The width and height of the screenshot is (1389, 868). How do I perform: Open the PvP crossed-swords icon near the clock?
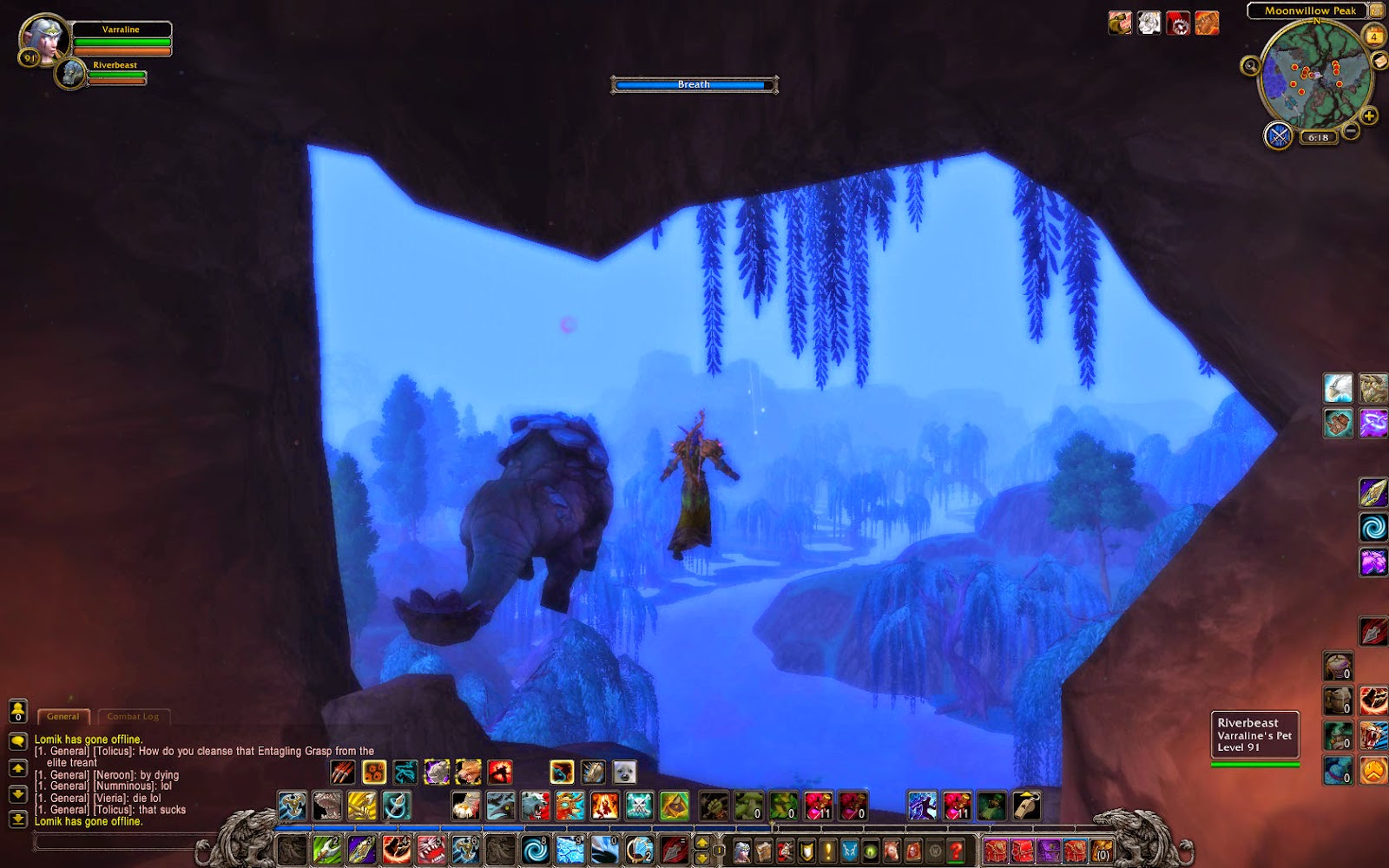[x=1278, y=136]
